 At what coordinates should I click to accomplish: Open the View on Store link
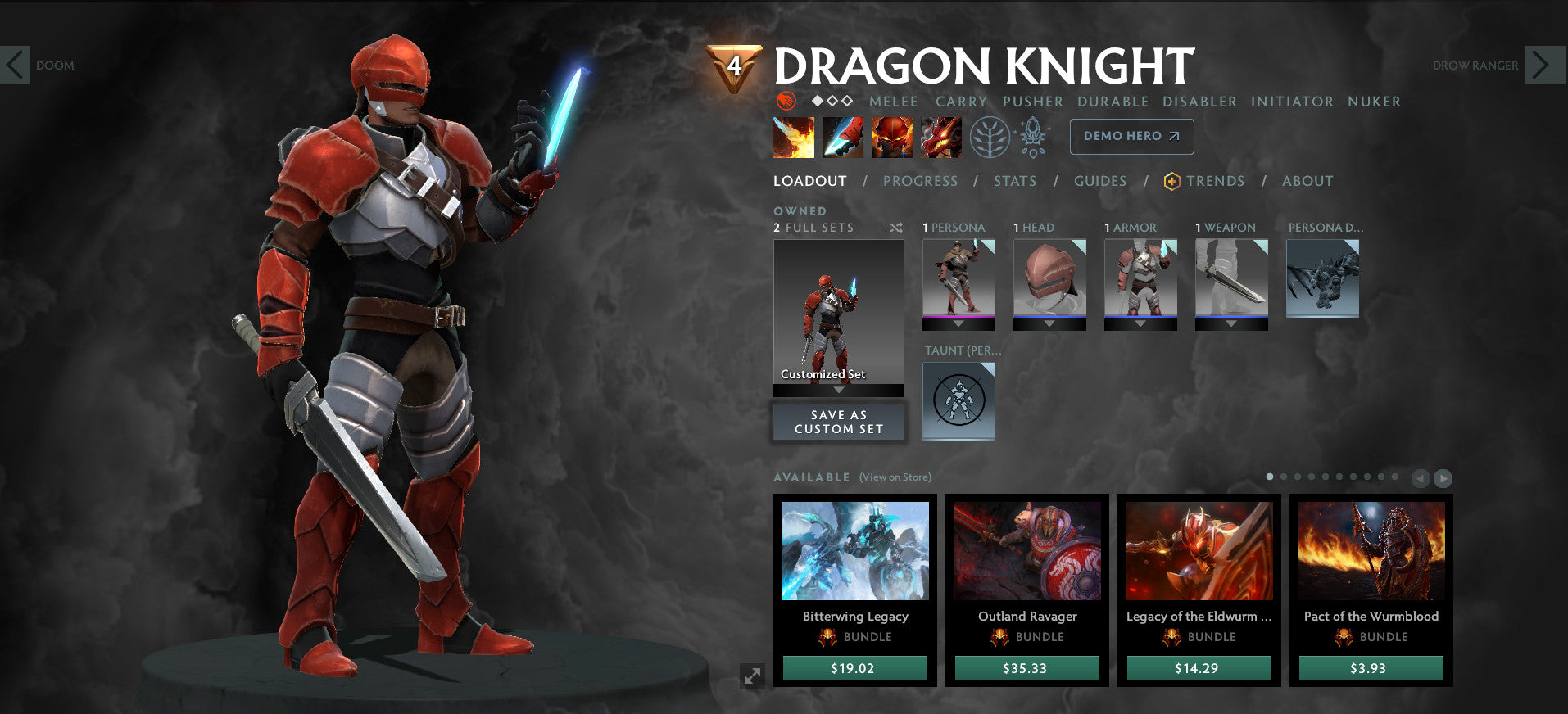pyautogui.click(x=895, y=477)
